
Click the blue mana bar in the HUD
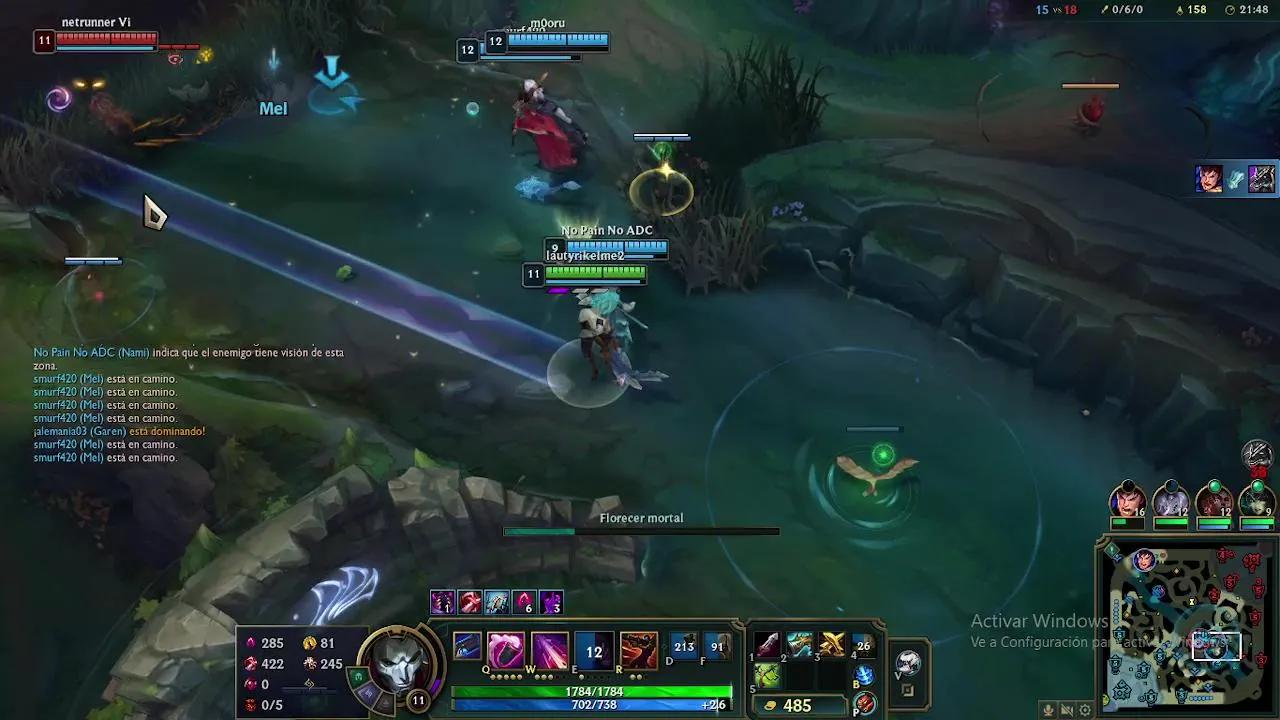pyautogui.click(x=590, y=704)
